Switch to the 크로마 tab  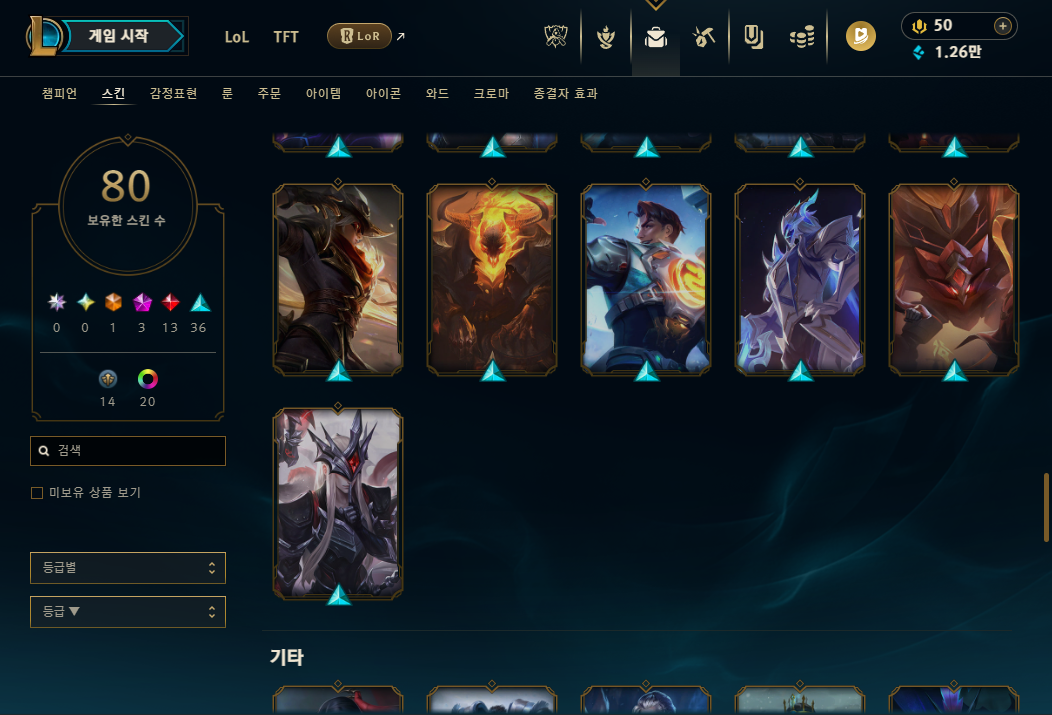[491, 94]
